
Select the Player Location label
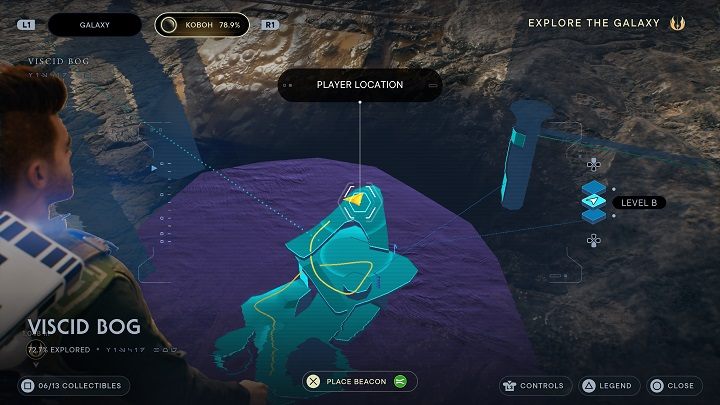pos(359,85)
